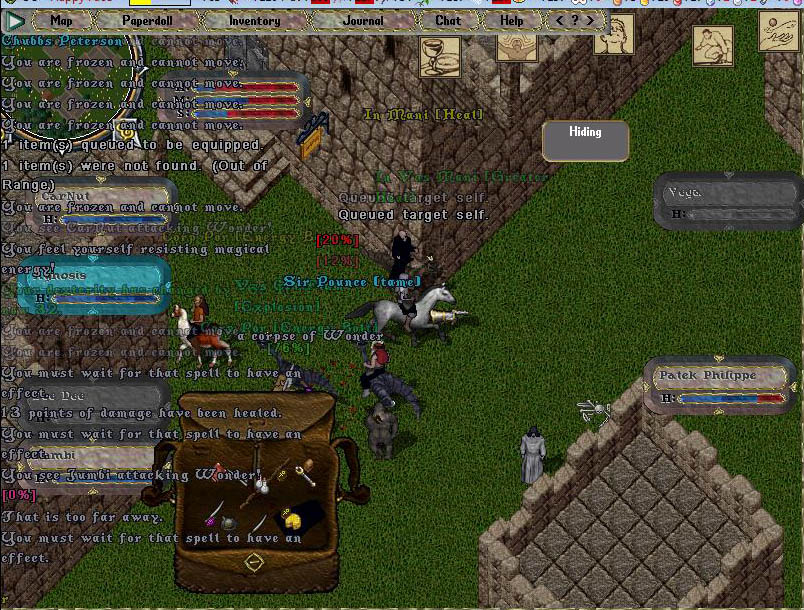Activate the chalice and bread icon
Image resolution: width=804 pixels, height=610 pixels.
[439, 57]
